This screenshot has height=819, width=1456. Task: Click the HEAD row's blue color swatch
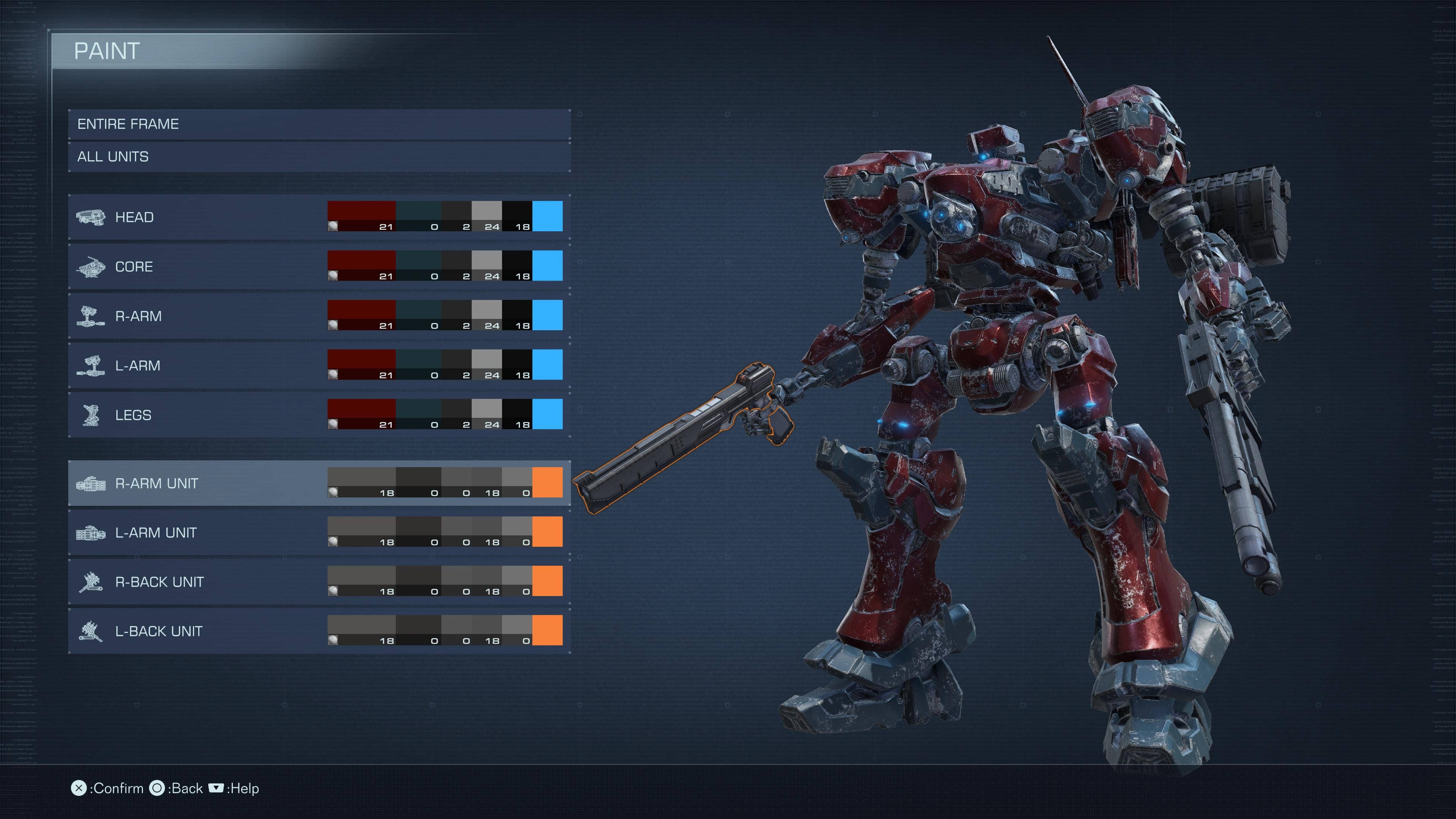pyautogui.click(x=547, y=216)
